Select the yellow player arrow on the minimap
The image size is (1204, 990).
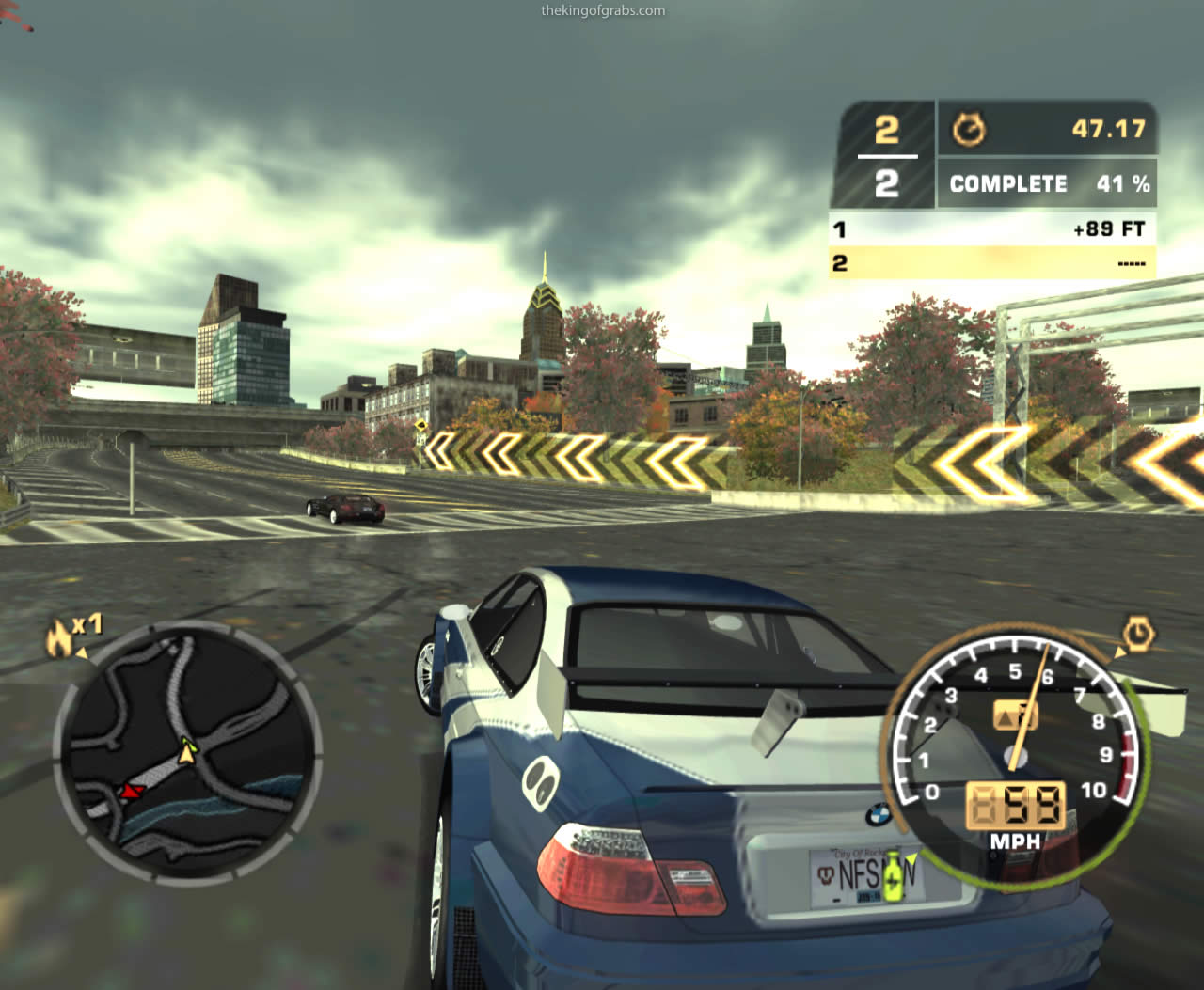(x=189, y=750)
